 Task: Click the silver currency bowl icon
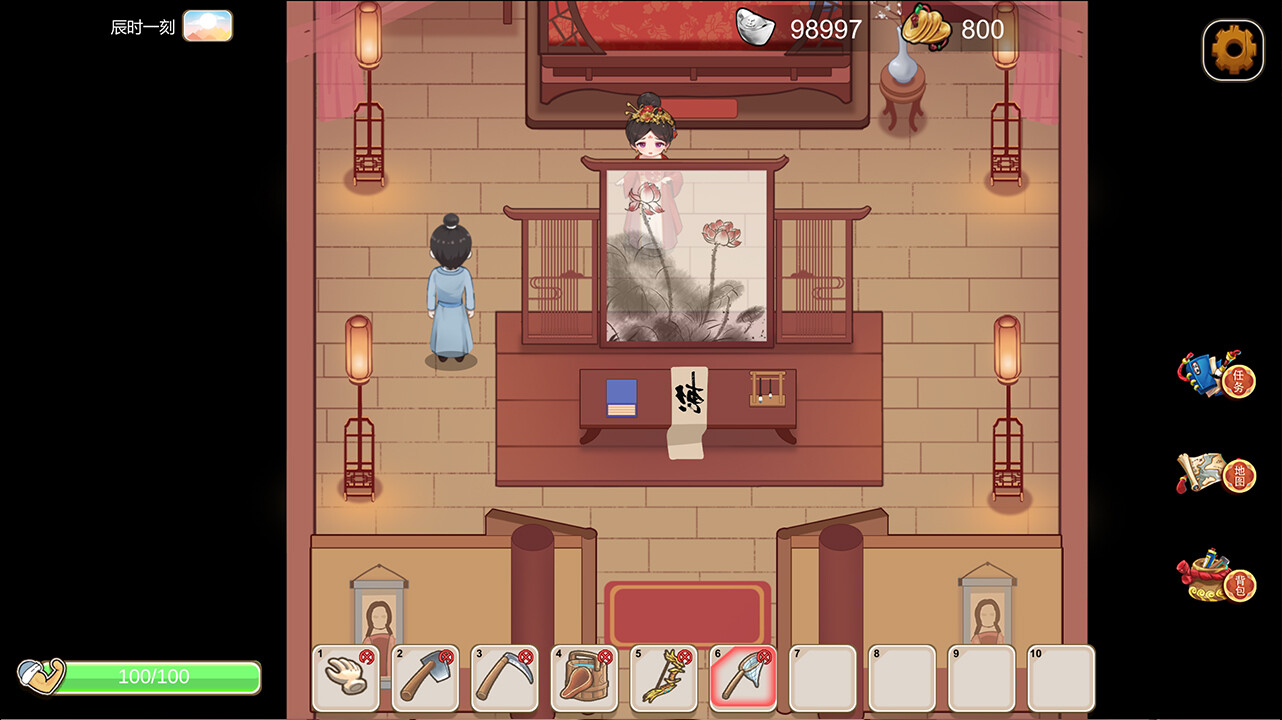point(755,28)
